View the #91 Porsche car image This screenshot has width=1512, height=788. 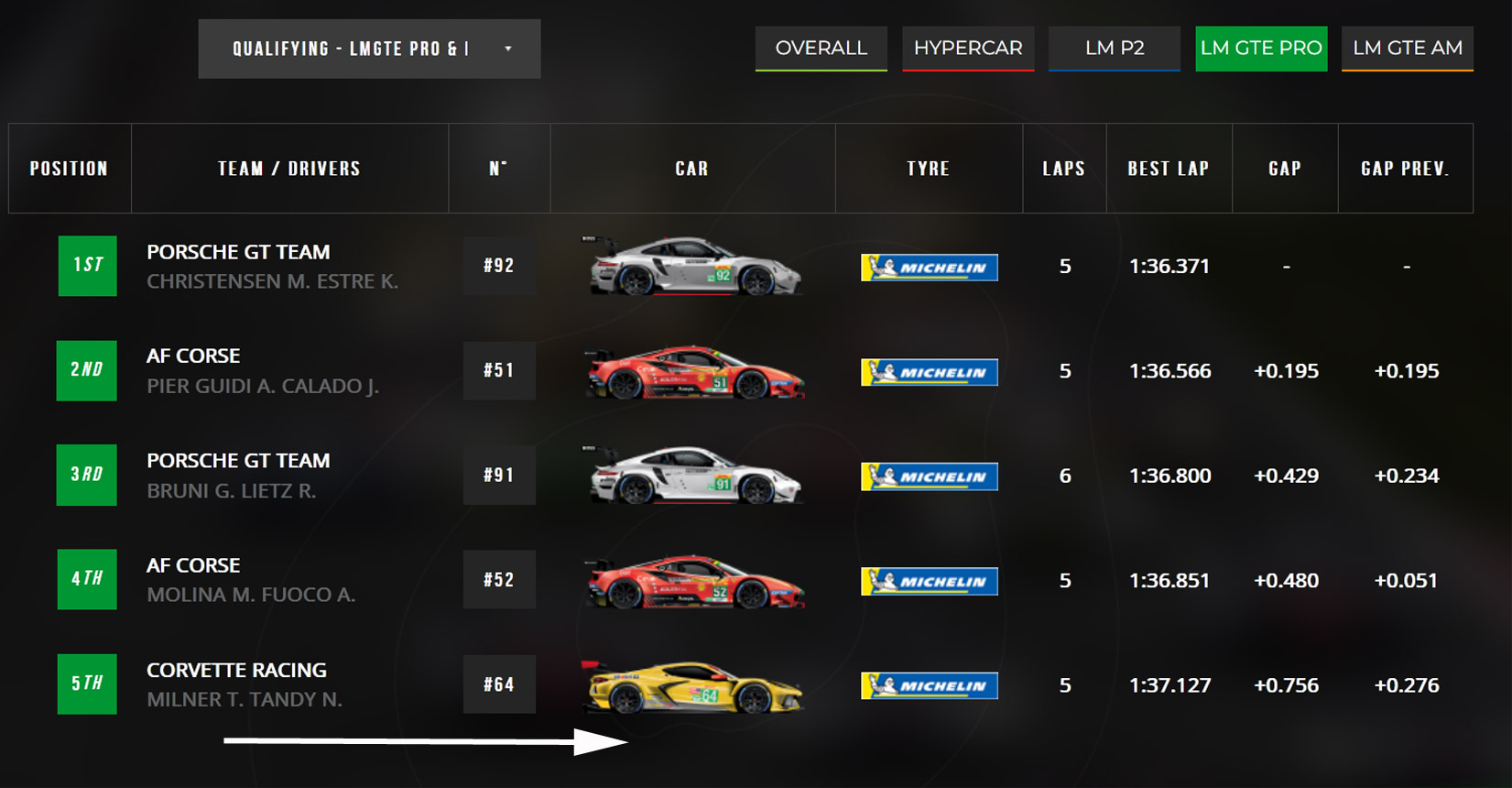coord(695,476)
